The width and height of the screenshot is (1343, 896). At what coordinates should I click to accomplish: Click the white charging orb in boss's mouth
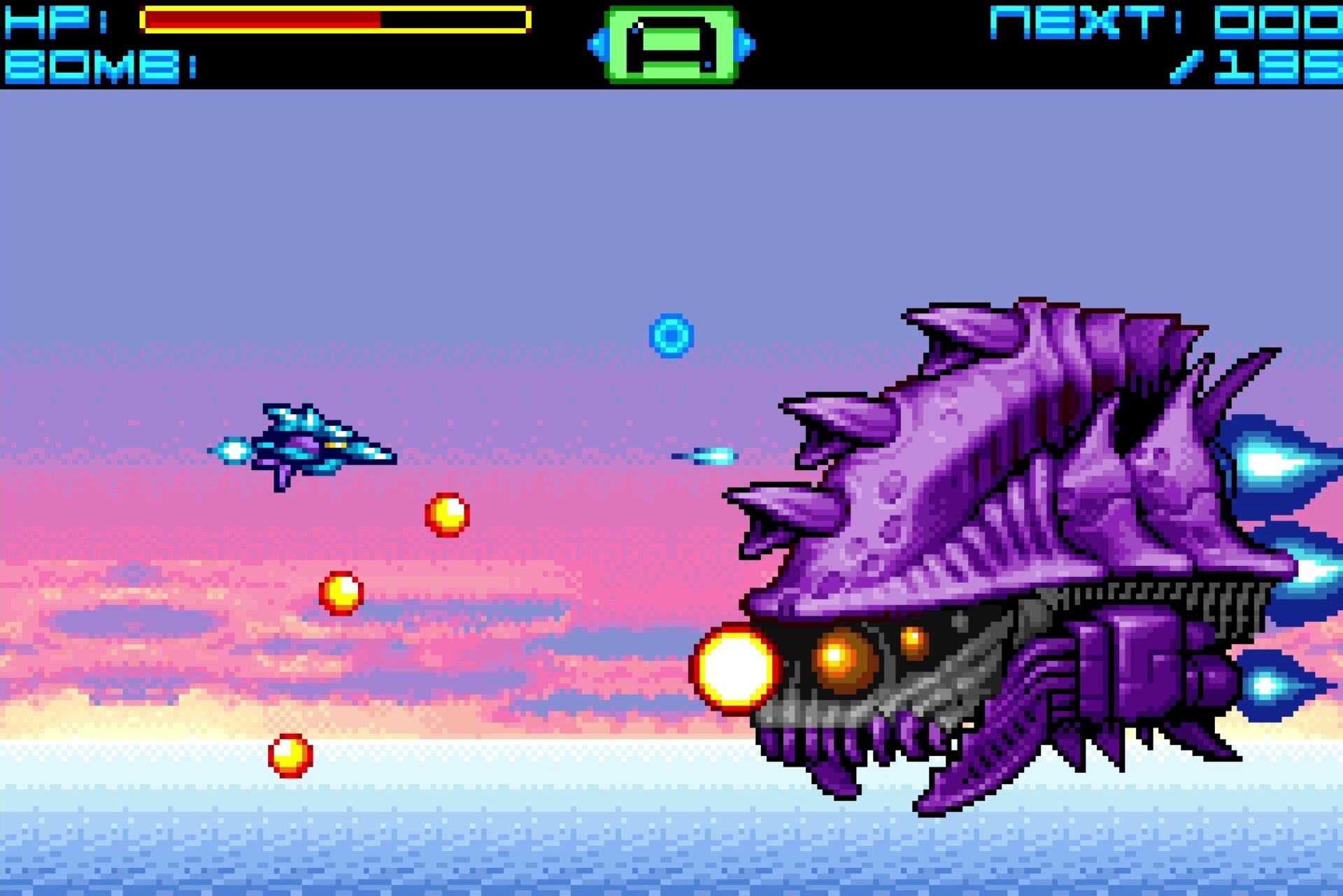click(736, 668)
